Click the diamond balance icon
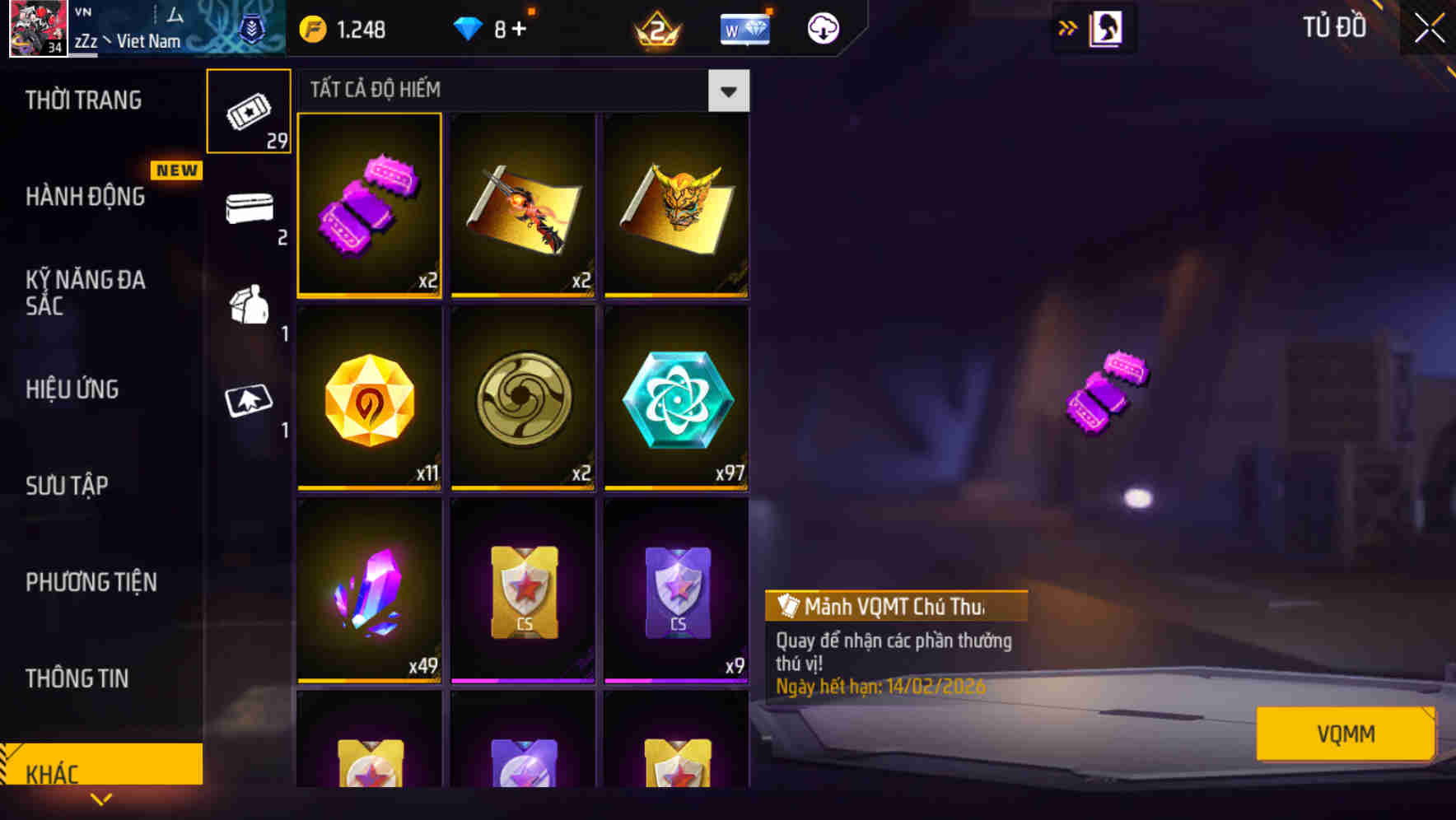1456x820 pixels. (468, 27)
